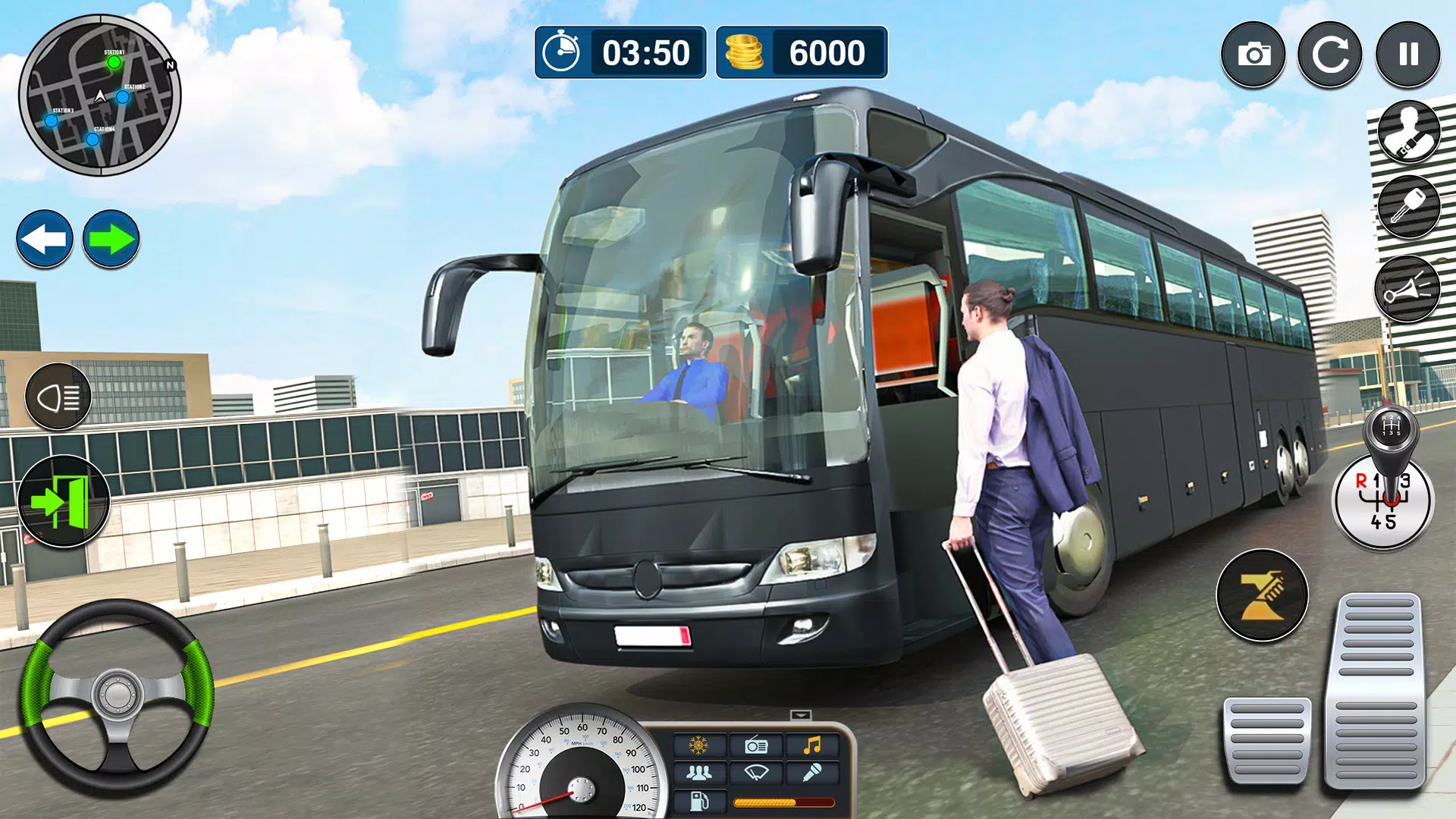The height and width of the screenshot is (819, 1456).
Task: Open the passengers icon on the dashboard
Action: tap(699, 773)
